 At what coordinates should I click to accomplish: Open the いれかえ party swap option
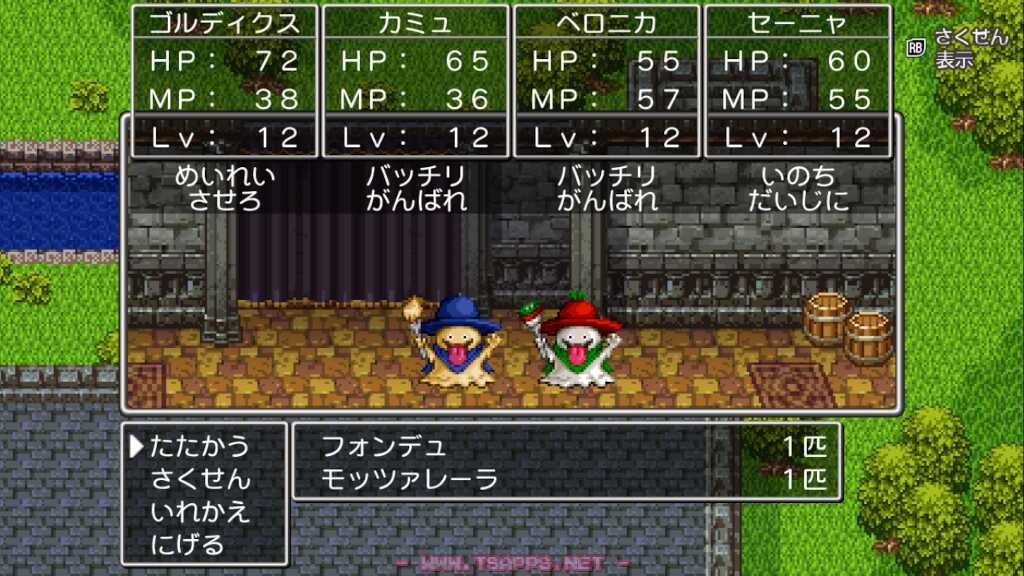pos(200,512)
